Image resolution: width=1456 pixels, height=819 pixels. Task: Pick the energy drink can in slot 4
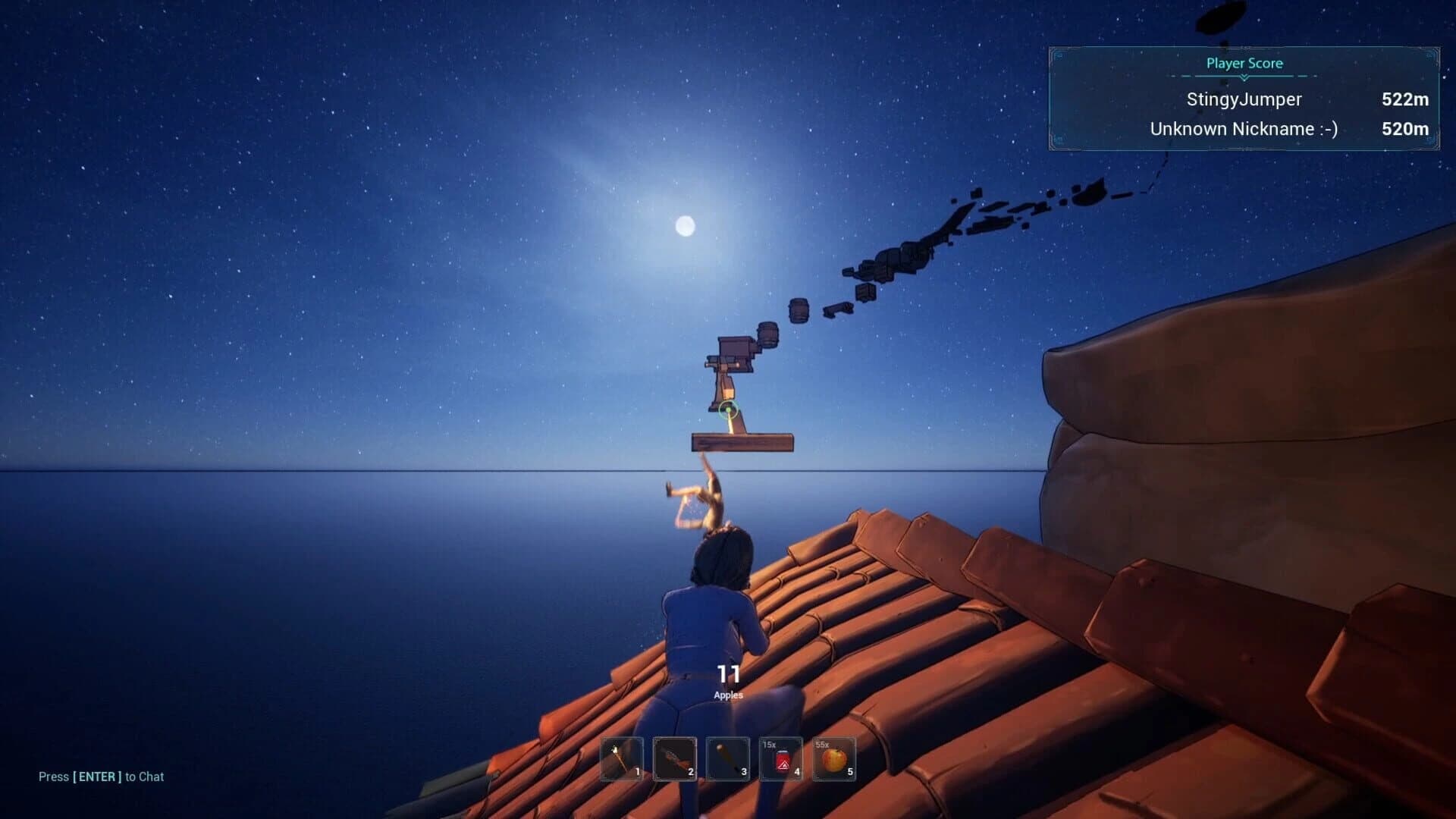(x=780, y=761)
